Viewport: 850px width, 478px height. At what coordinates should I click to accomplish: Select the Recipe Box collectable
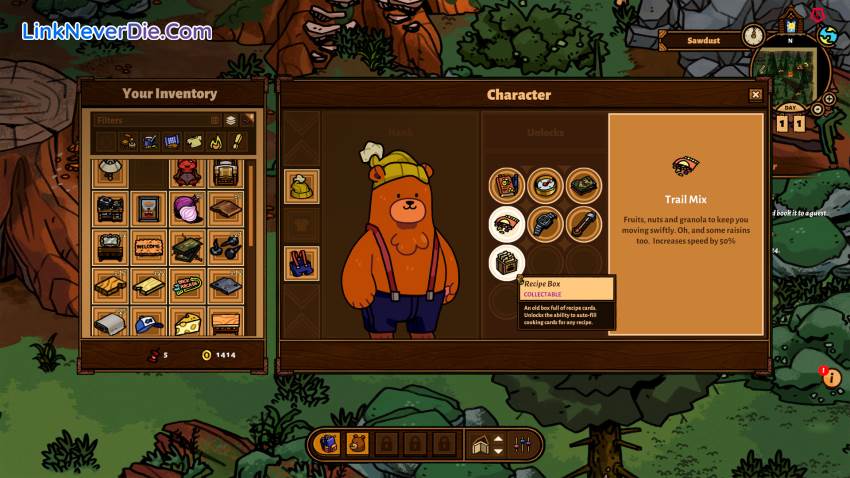pos(507,263)
